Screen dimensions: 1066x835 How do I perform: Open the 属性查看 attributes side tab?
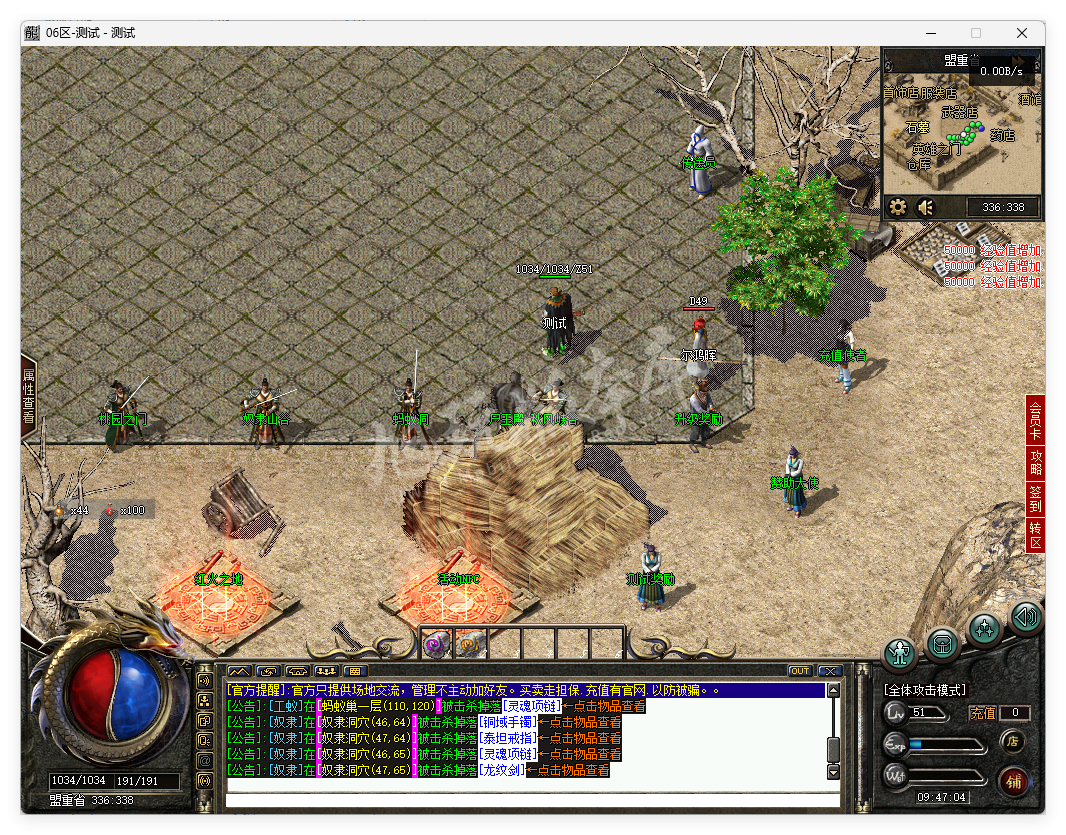28,397
